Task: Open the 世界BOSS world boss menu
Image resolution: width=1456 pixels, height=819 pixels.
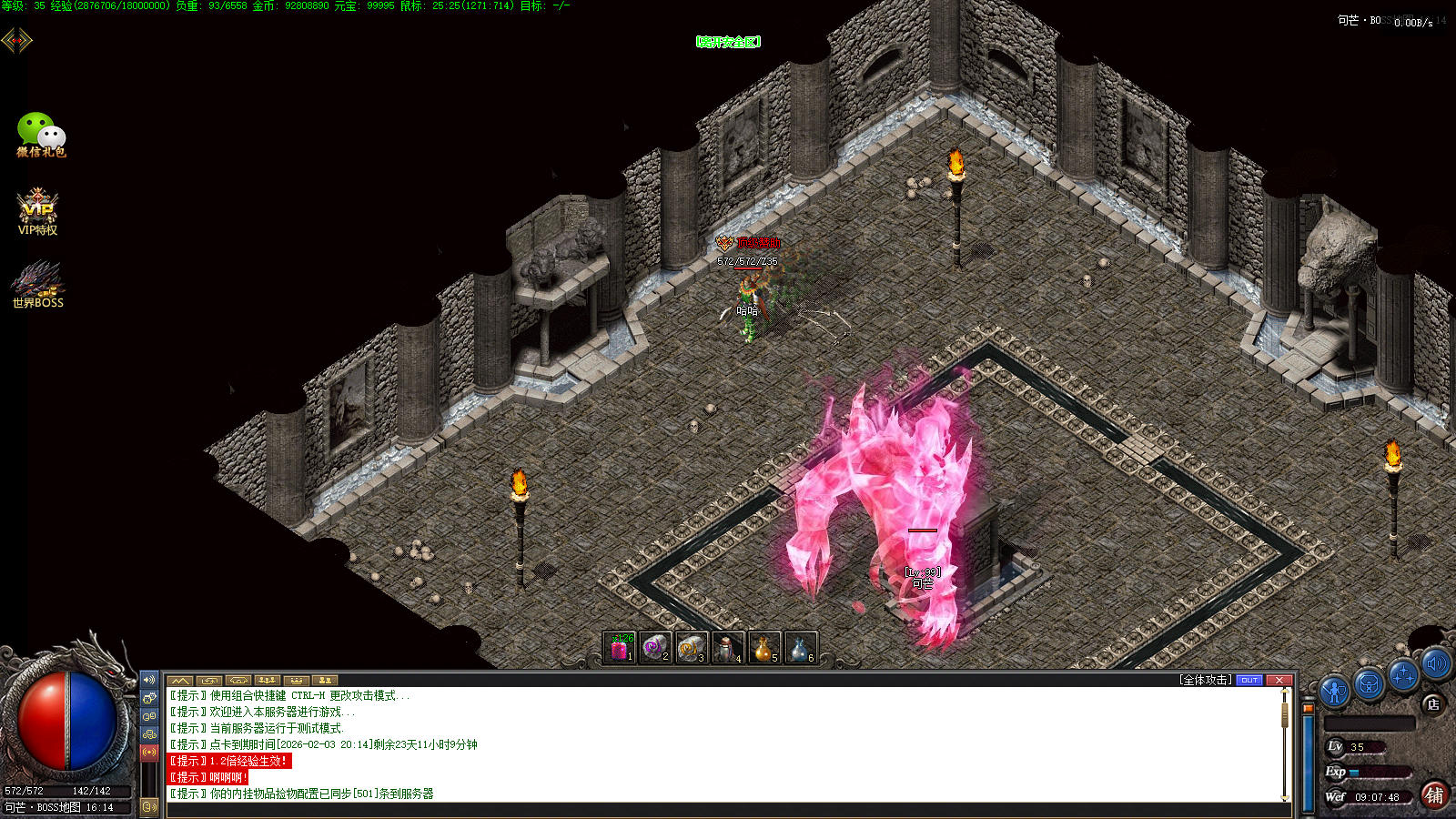Action: pos(37,284)
